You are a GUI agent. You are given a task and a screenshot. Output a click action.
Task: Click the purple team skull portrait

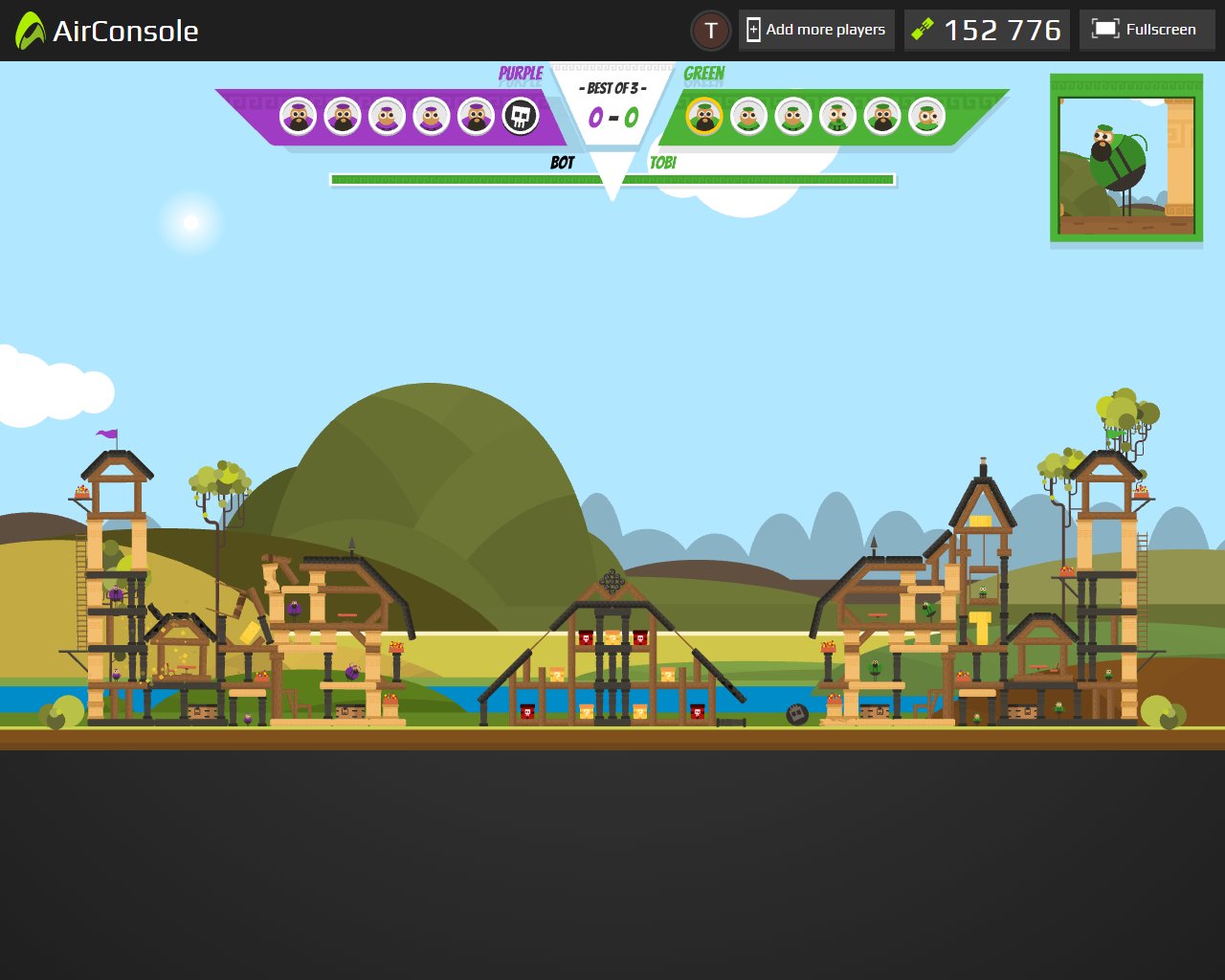point(521,117)
